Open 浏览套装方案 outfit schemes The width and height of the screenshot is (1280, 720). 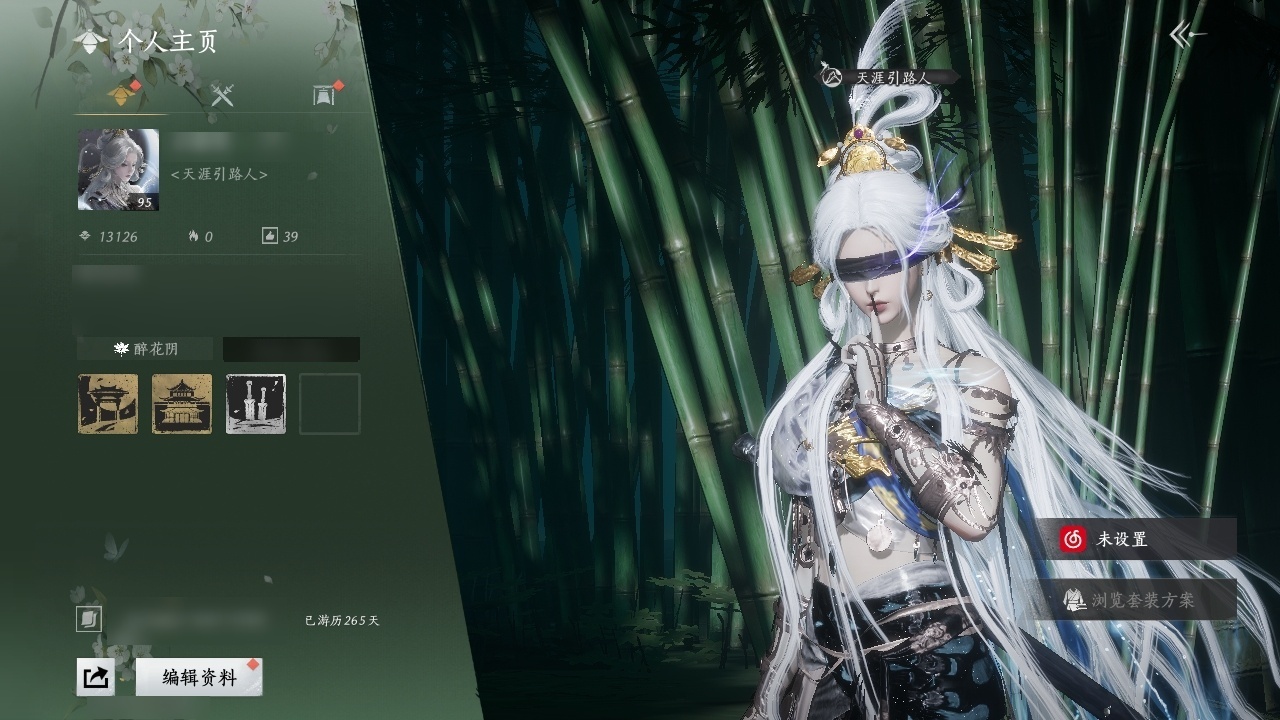point(1135,600)
